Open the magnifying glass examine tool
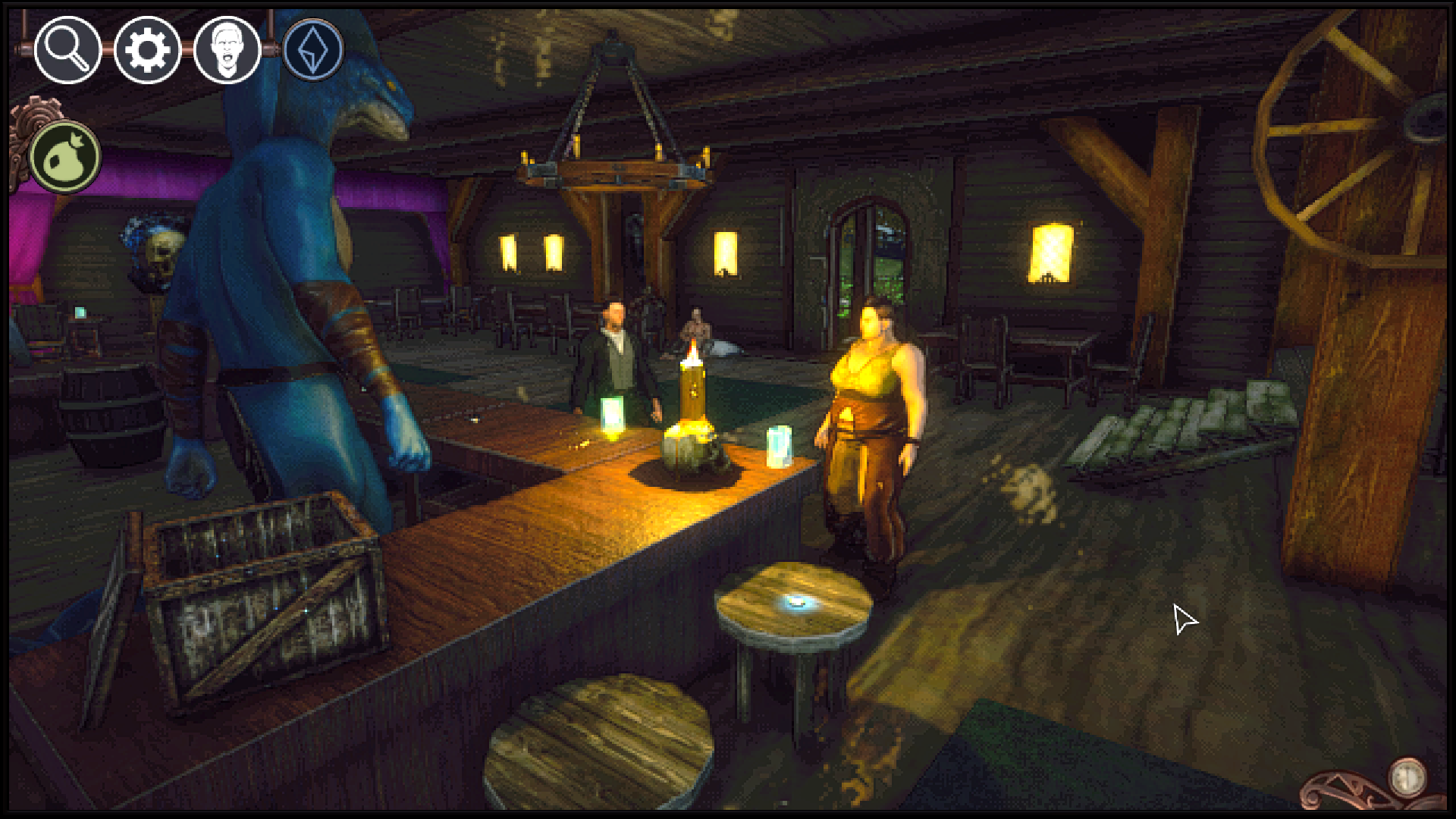 [65, 51]
